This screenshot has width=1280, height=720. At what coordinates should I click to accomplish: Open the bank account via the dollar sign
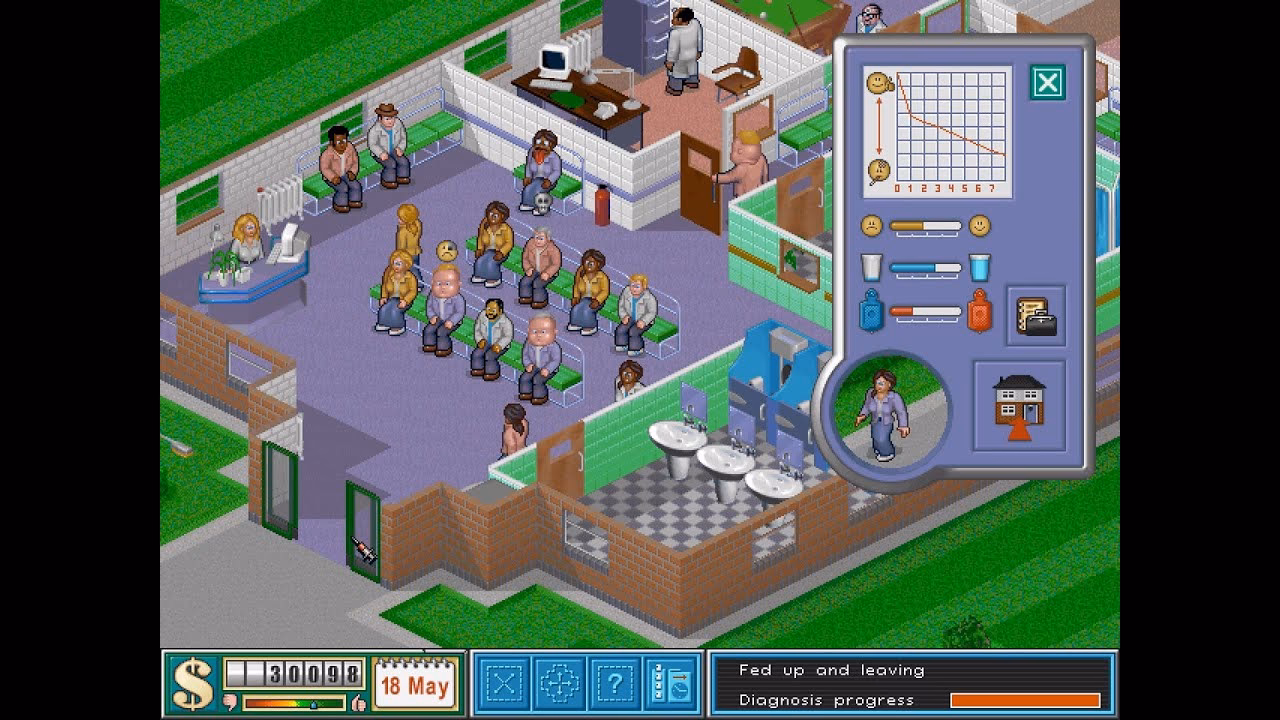(x=192, y=684)
